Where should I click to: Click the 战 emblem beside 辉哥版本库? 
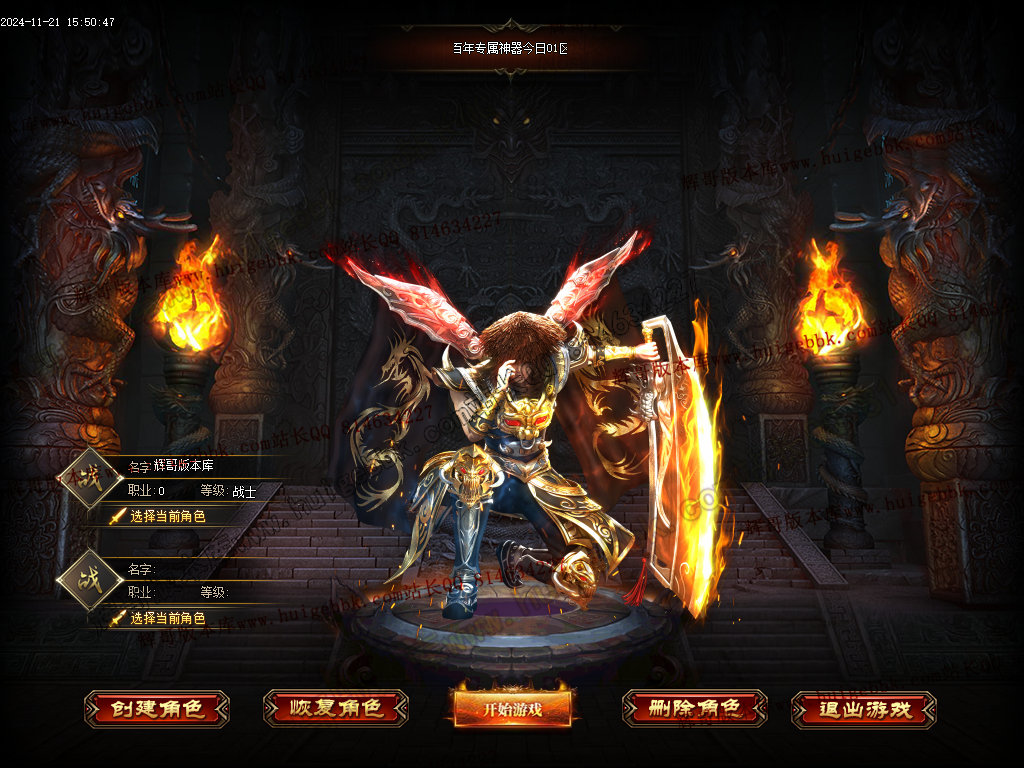tap(91, 479)
